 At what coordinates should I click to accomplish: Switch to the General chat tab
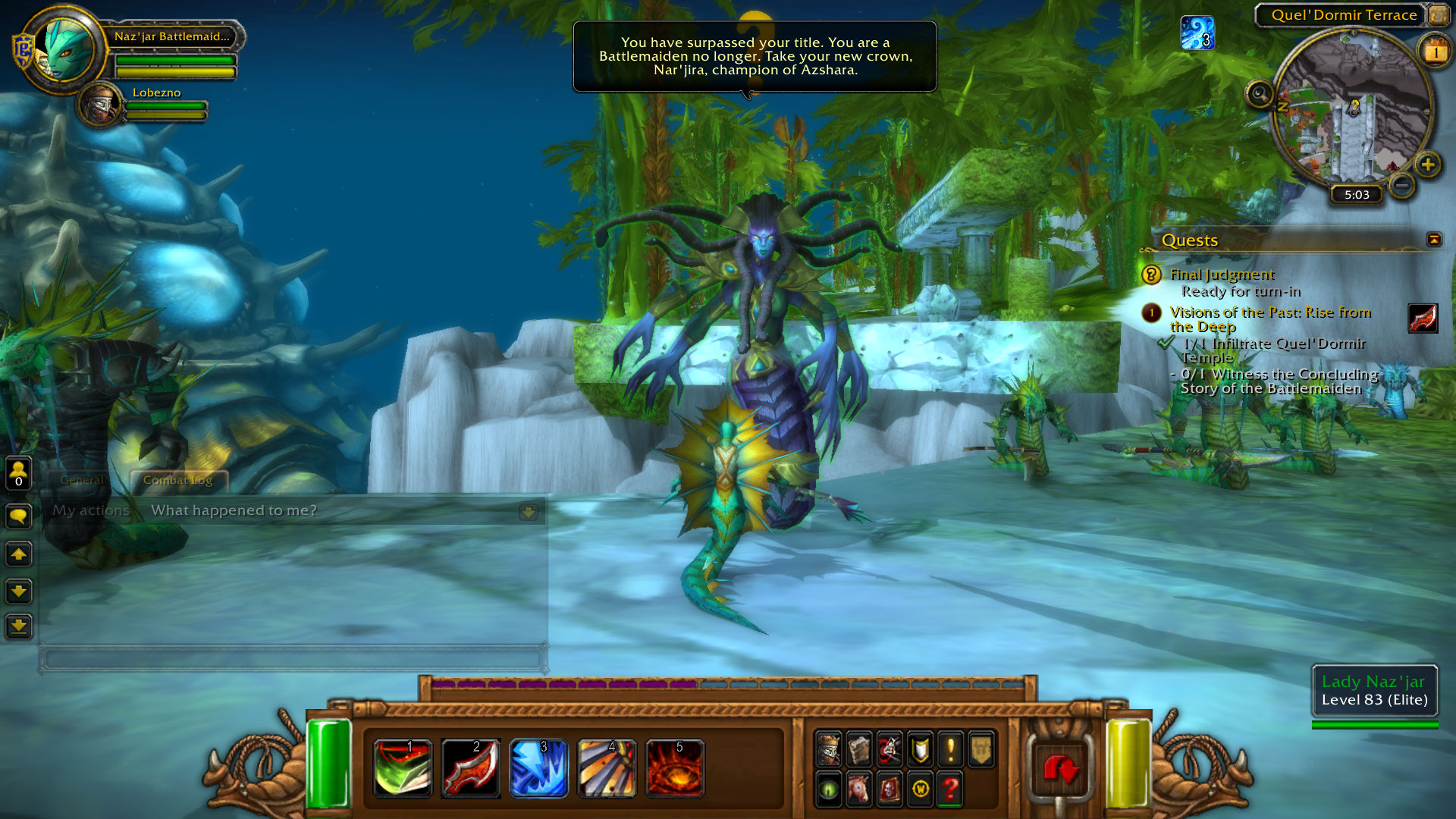point(82,480)
